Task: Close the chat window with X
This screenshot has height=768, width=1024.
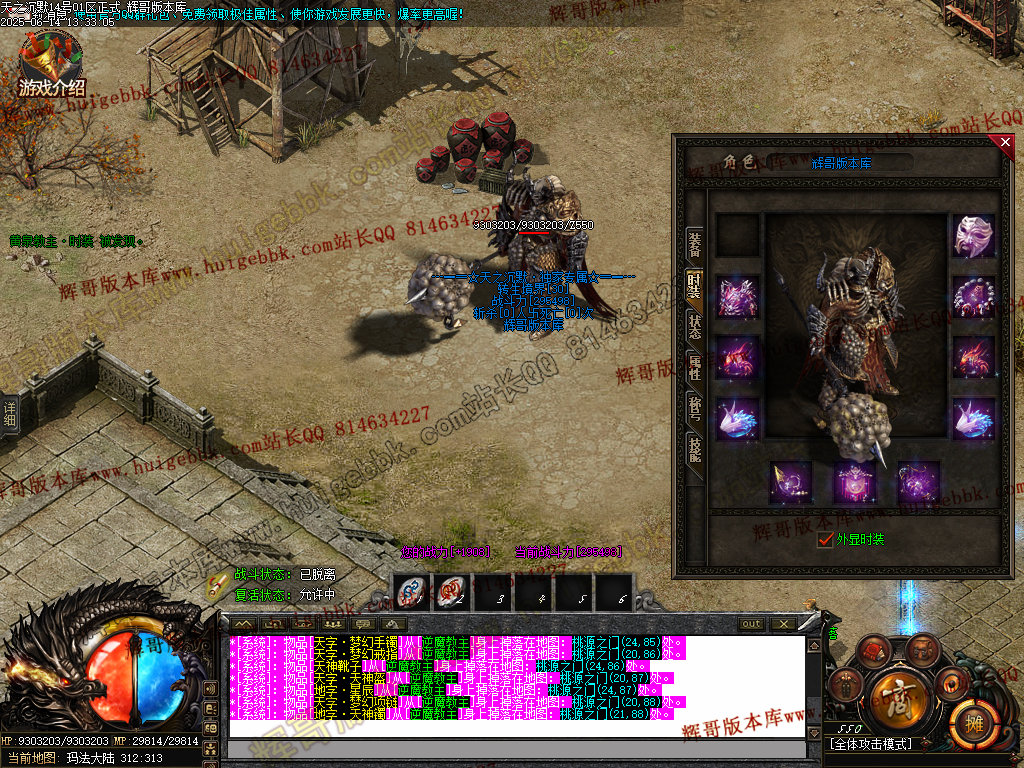Action: tap(782, 624)
